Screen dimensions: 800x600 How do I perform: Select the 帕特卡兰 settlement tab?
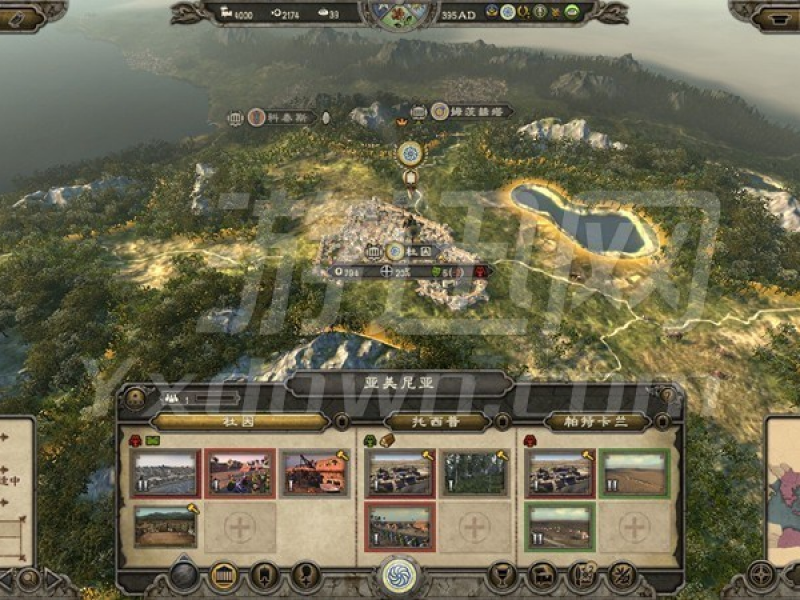(x=596, y=422)
